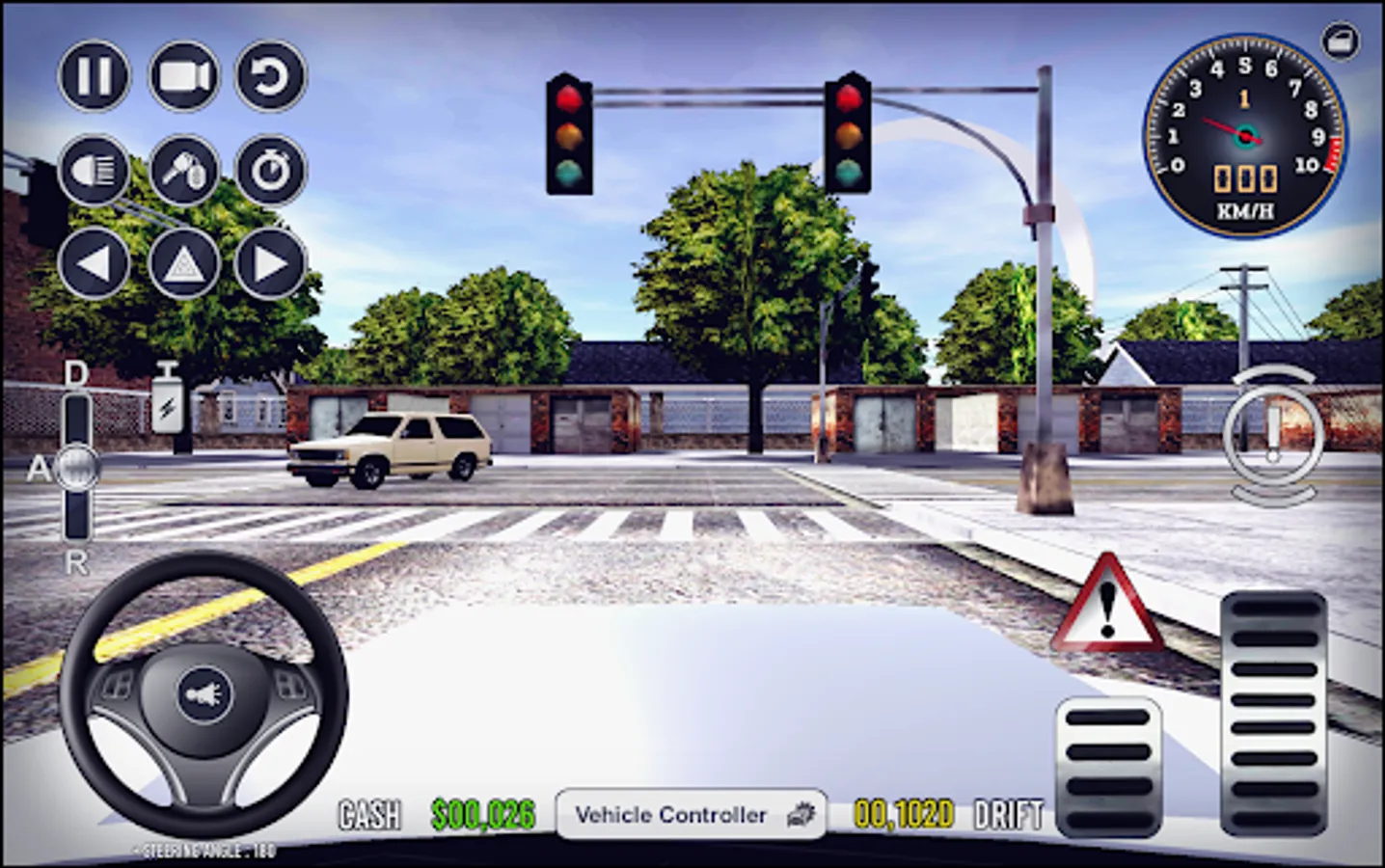Select D to shift into drive
This screenshot has width=1385, height=868.
[x=74, y=375]
